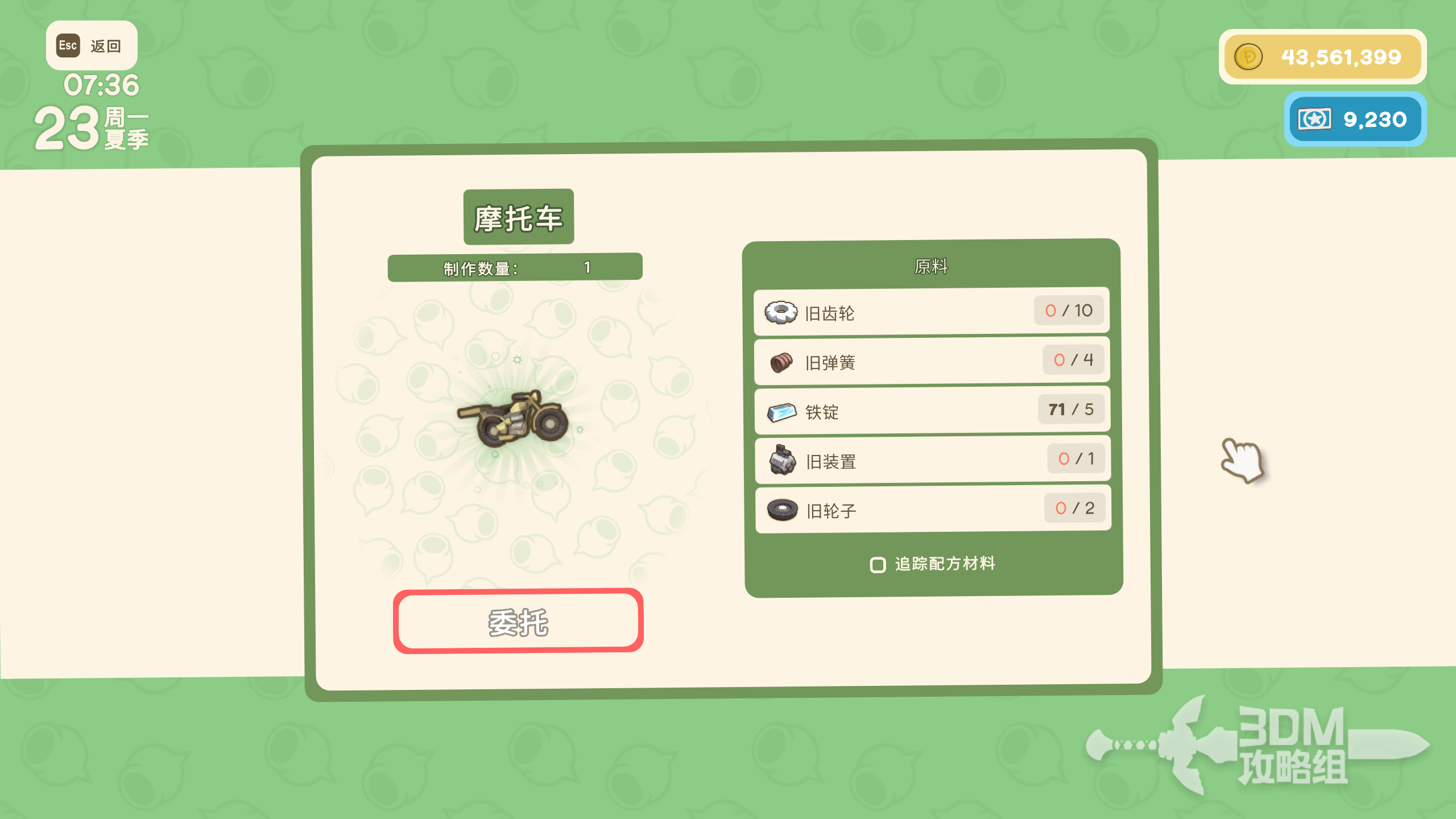The image size is (1456, 819).
Task: Commission the motorcycle with 委托 button
Action: 518,621
